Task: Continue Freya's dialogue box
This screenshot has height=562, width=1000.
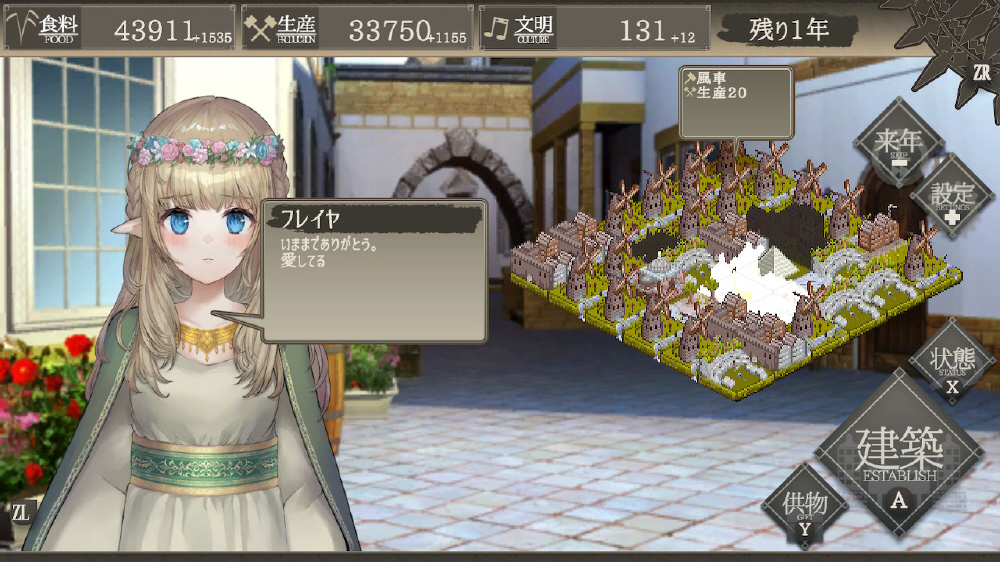Action: click(374, 271)
